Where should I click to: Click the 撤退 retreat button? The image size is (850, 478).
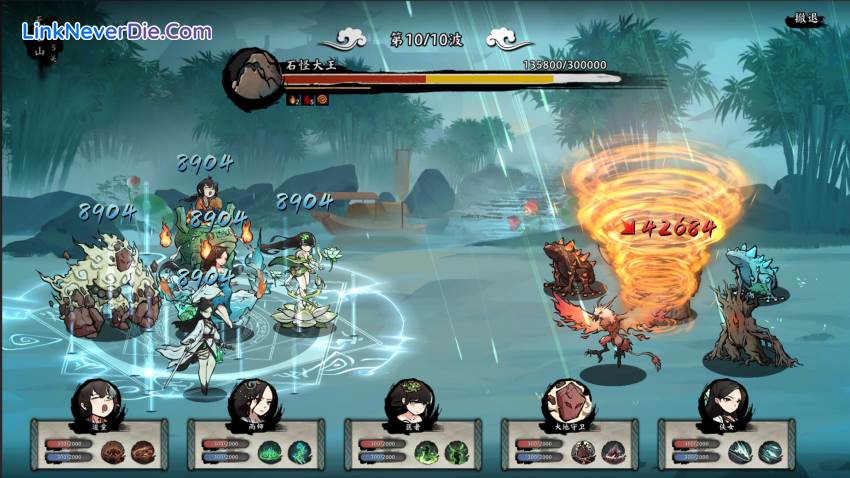[803, 19]
